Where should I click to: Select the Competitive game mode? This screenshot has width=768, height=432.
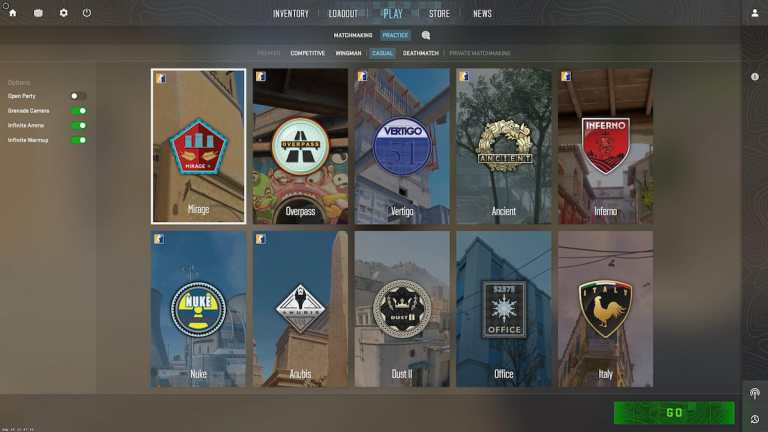[x=307, y=53]
